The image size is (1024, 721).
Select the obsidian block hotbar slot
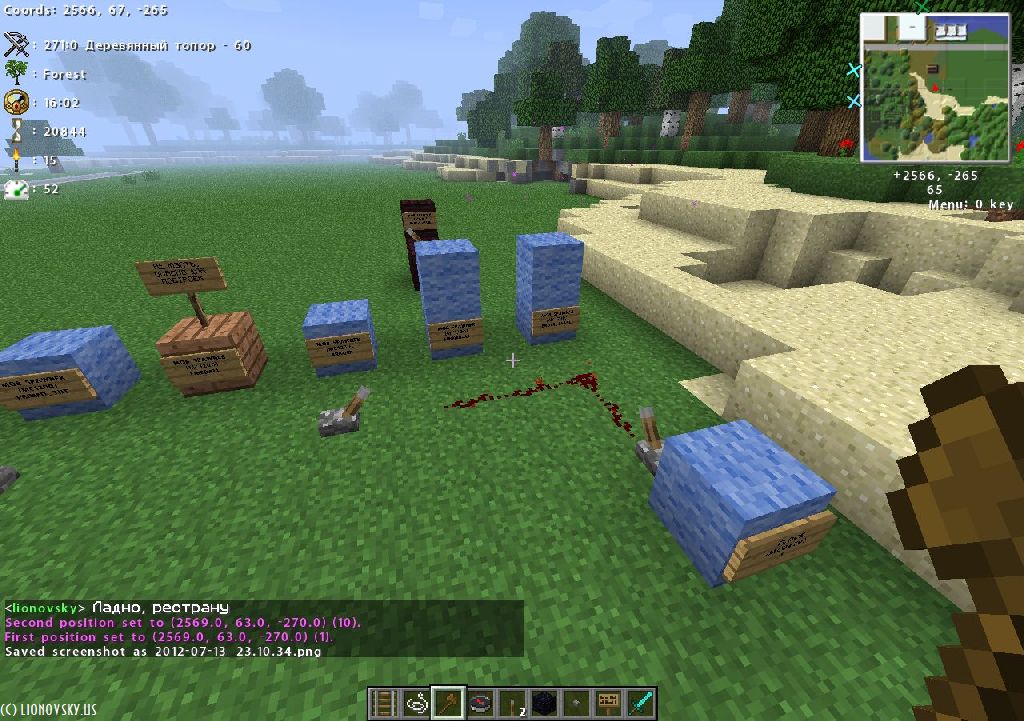(x=544, y=703)
